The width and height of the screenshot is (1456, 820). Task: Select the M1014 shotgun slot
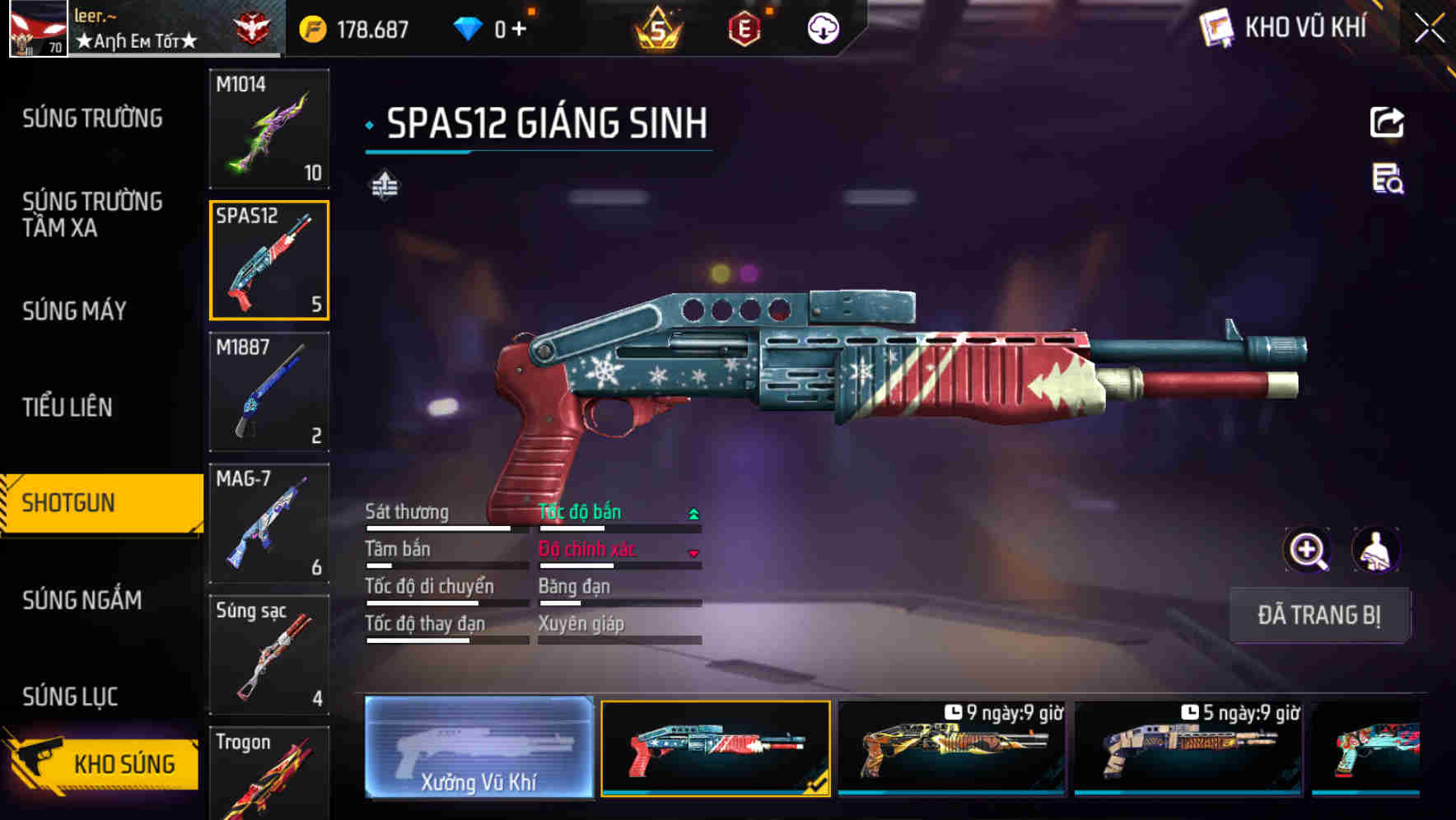coord(269,128)
